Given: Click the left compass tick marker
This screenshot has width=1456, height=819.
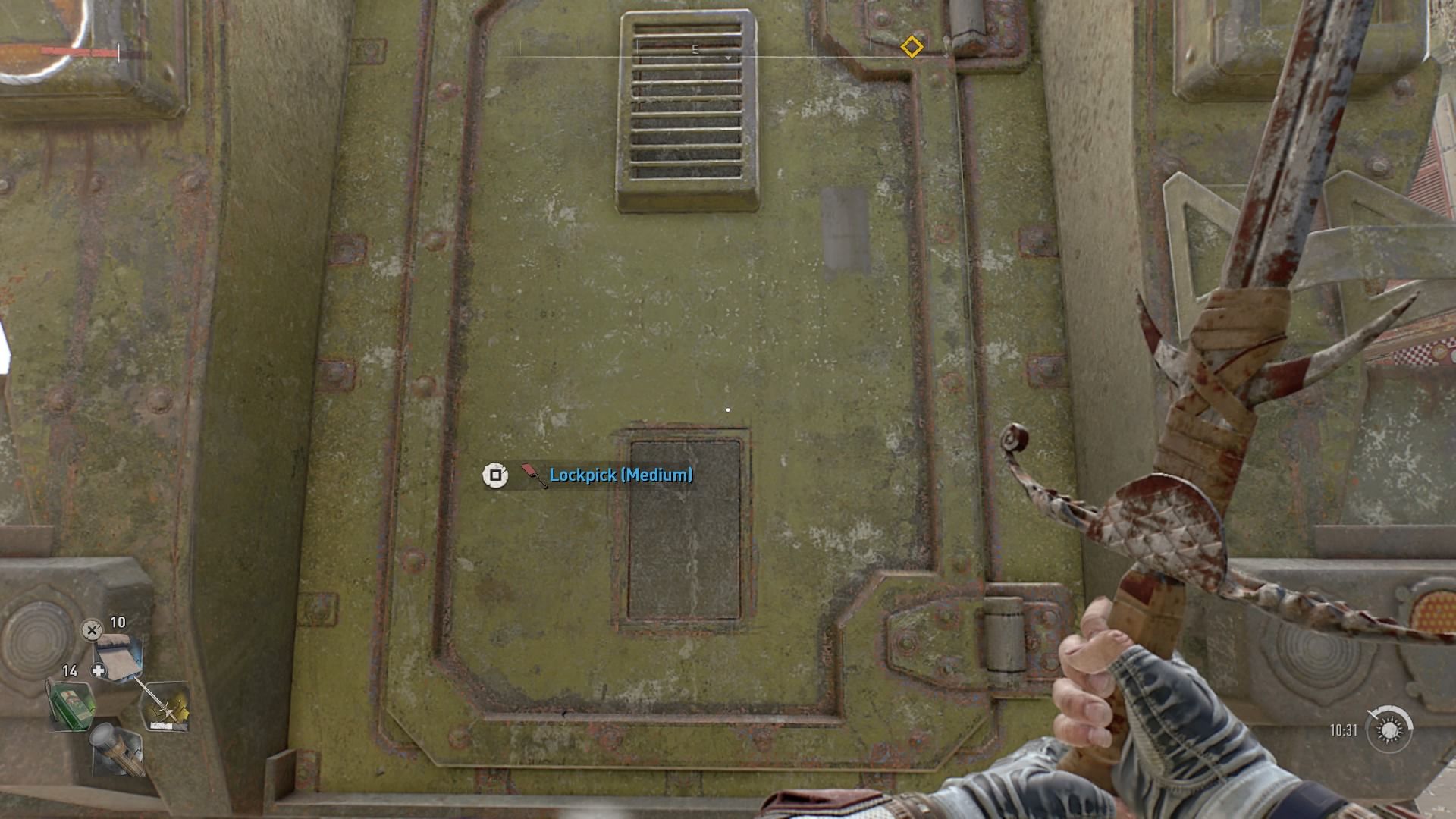Looking at the screenshot, I should click(x=520, y=46).
